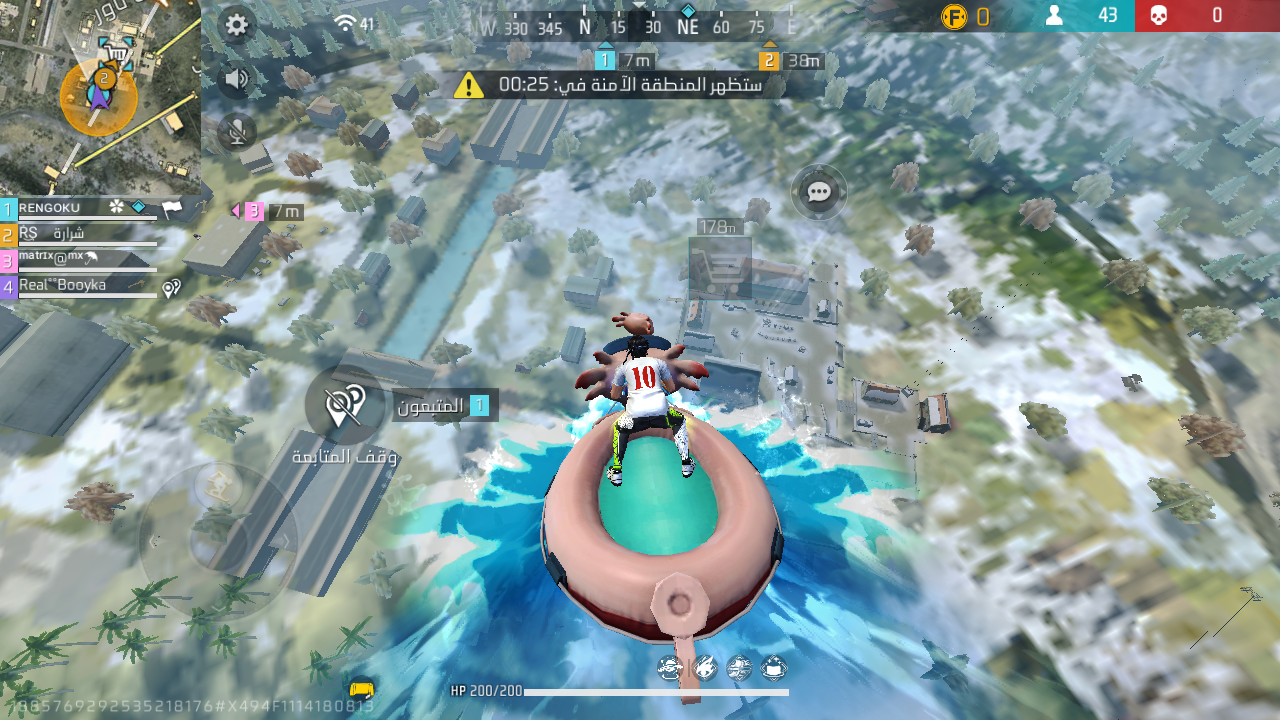Viewport: 1280px width, 720px height.
Task: Toggle the speaker sound icon
Action: [236, 79]
